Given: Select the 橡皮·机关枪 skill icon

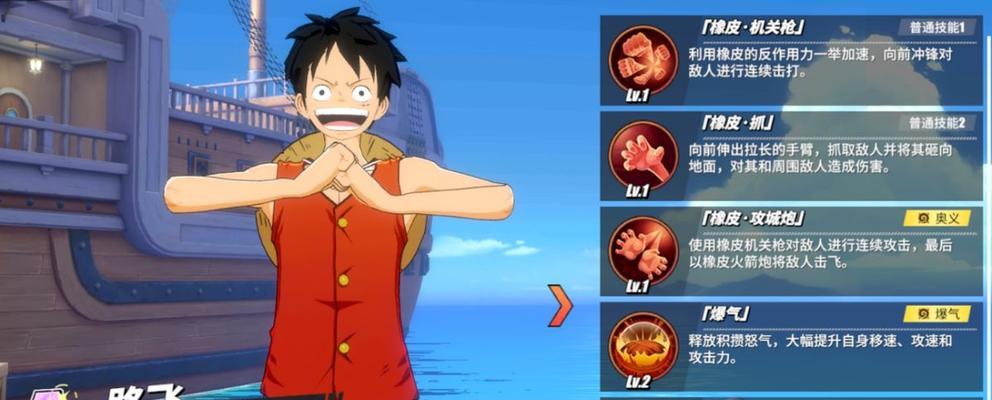Looking at the screenshot, I should coord(643,57).
